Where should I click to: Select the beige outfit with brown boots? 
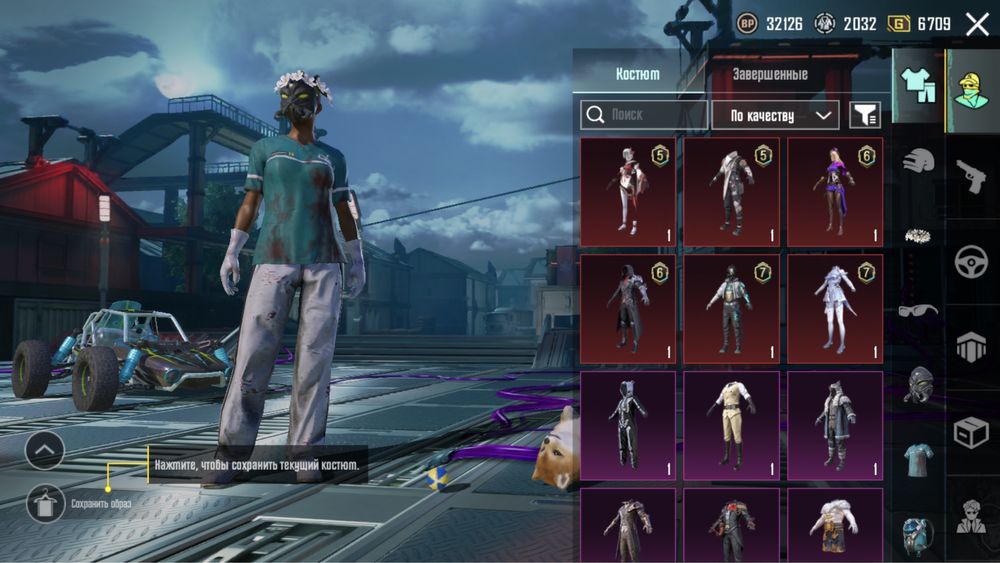[x=731, y=425]
